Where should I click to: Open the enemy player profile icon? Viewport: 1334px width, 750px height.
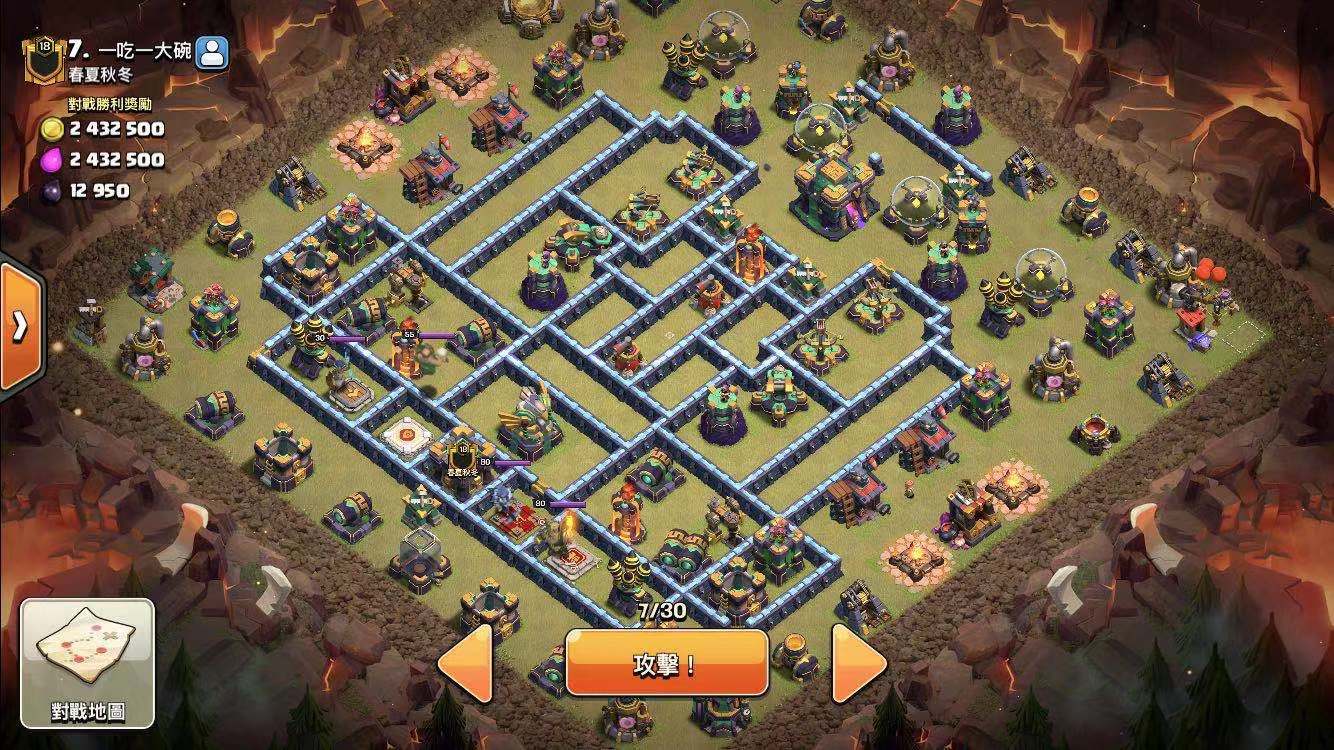click(210, 51)
